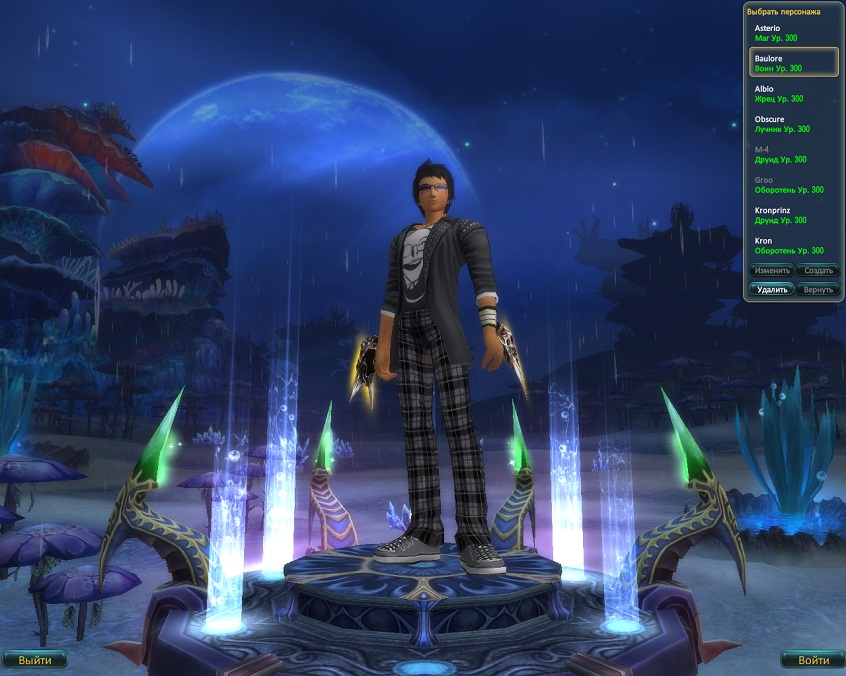Enter the game with Войти
Screen dimensions: 846x676
tap(813, 660)
